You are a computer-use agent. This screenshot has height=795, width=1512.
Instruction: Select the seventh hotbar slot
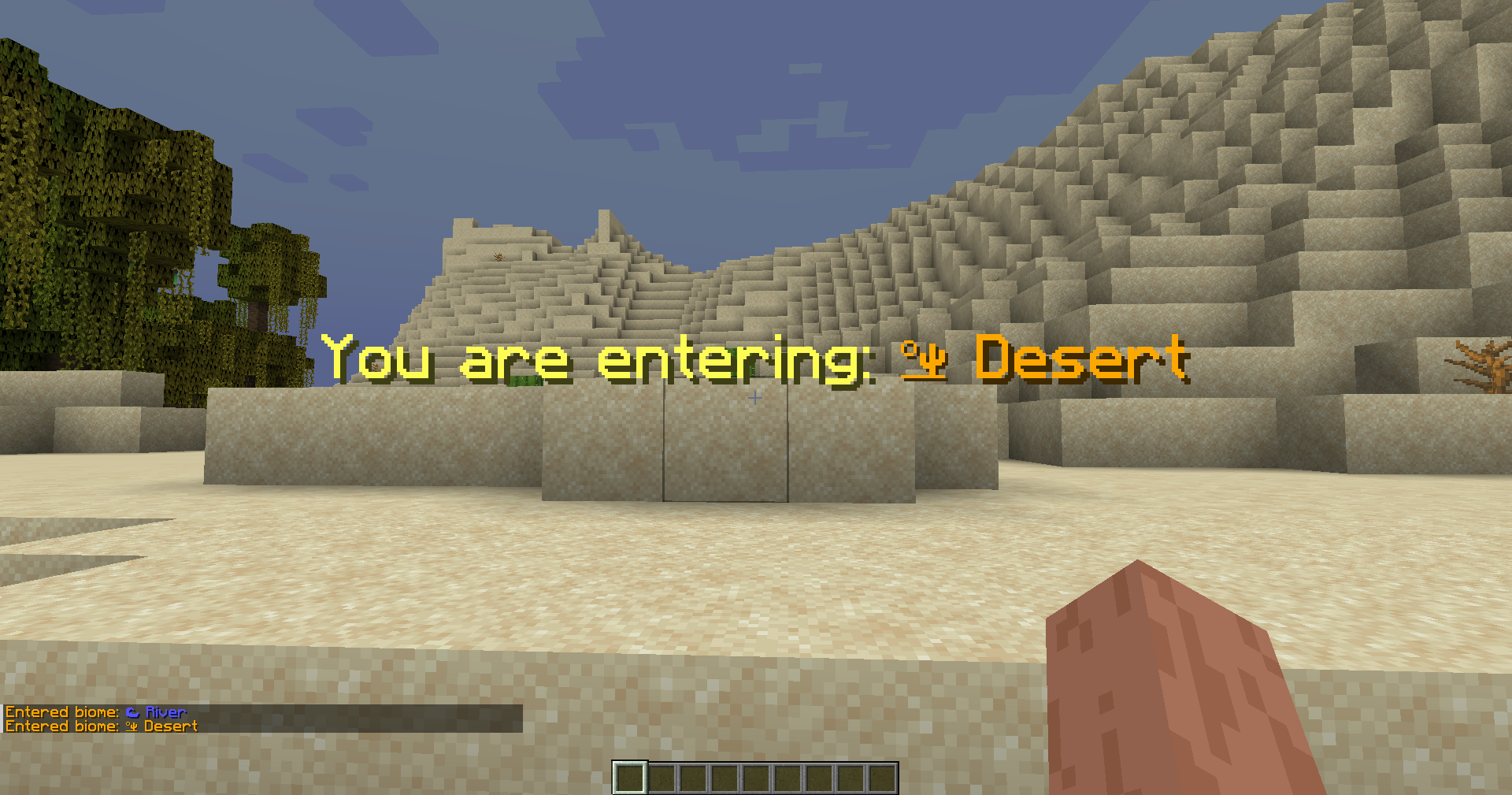(x=818, y=778)
